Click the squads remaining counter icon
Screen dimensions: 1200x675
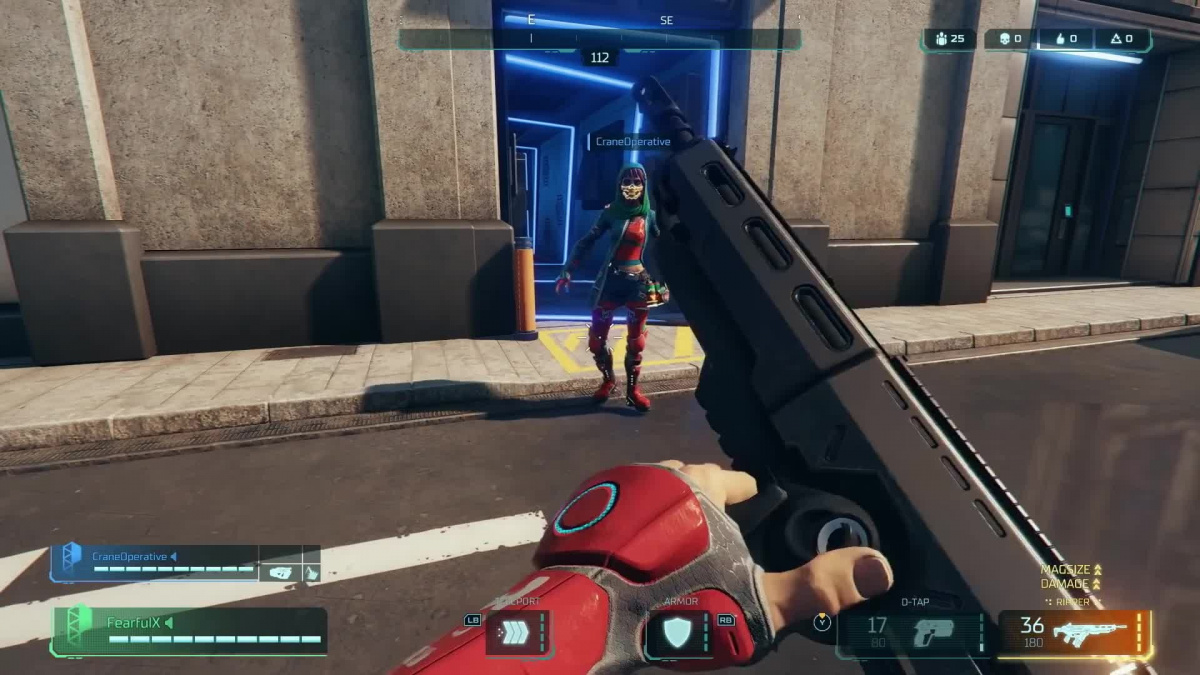(x=941, y=39)
